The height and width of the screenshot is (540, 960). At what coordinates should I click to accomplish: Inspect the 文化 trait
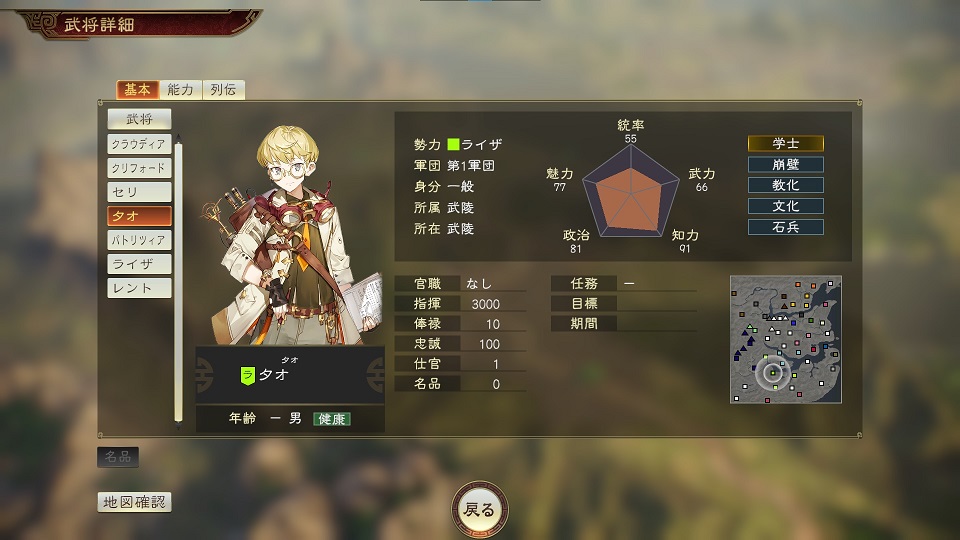(786, 207)
